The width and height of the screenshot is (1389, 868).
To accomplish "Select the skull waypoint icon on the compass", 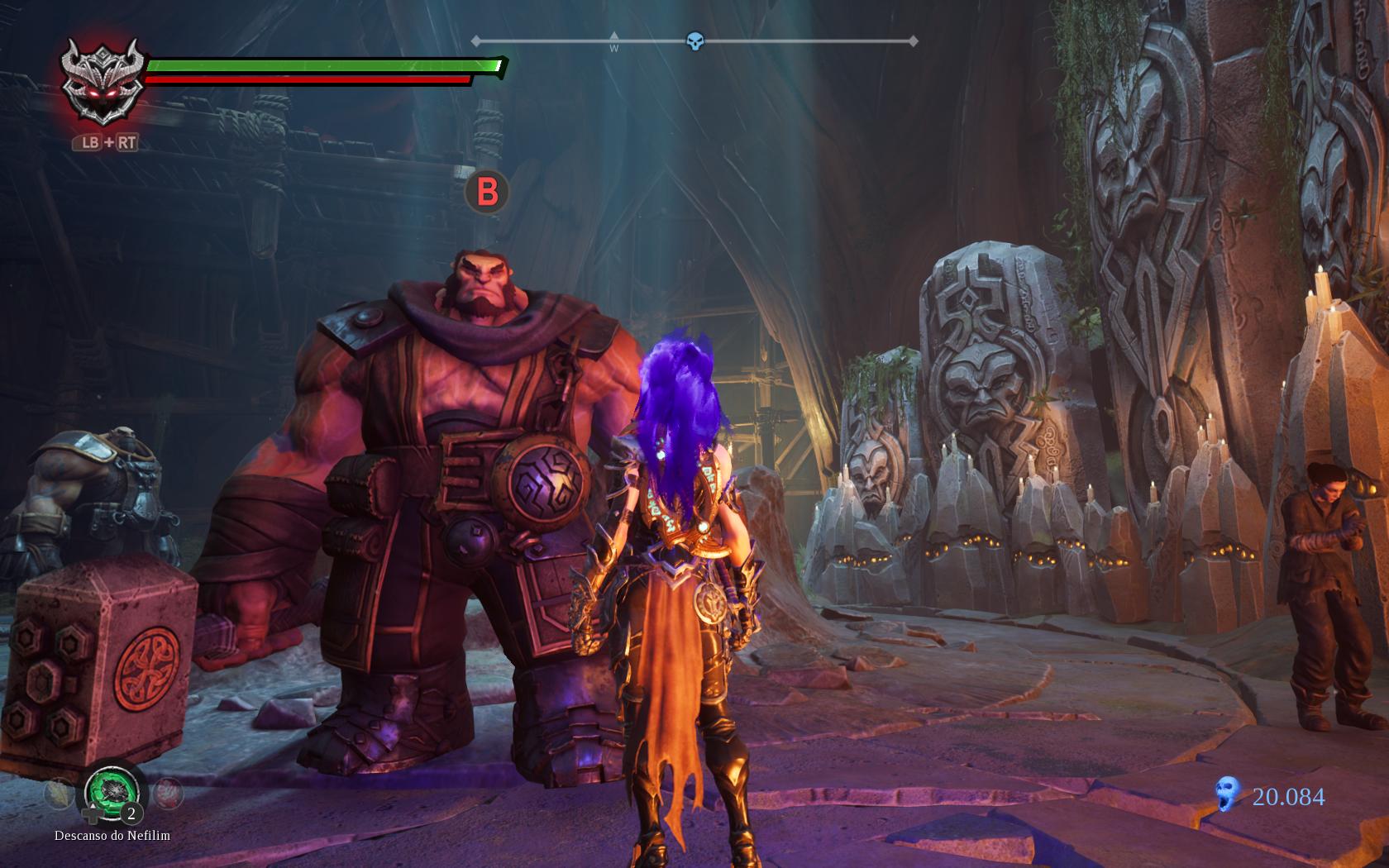I will pos(694,38).
